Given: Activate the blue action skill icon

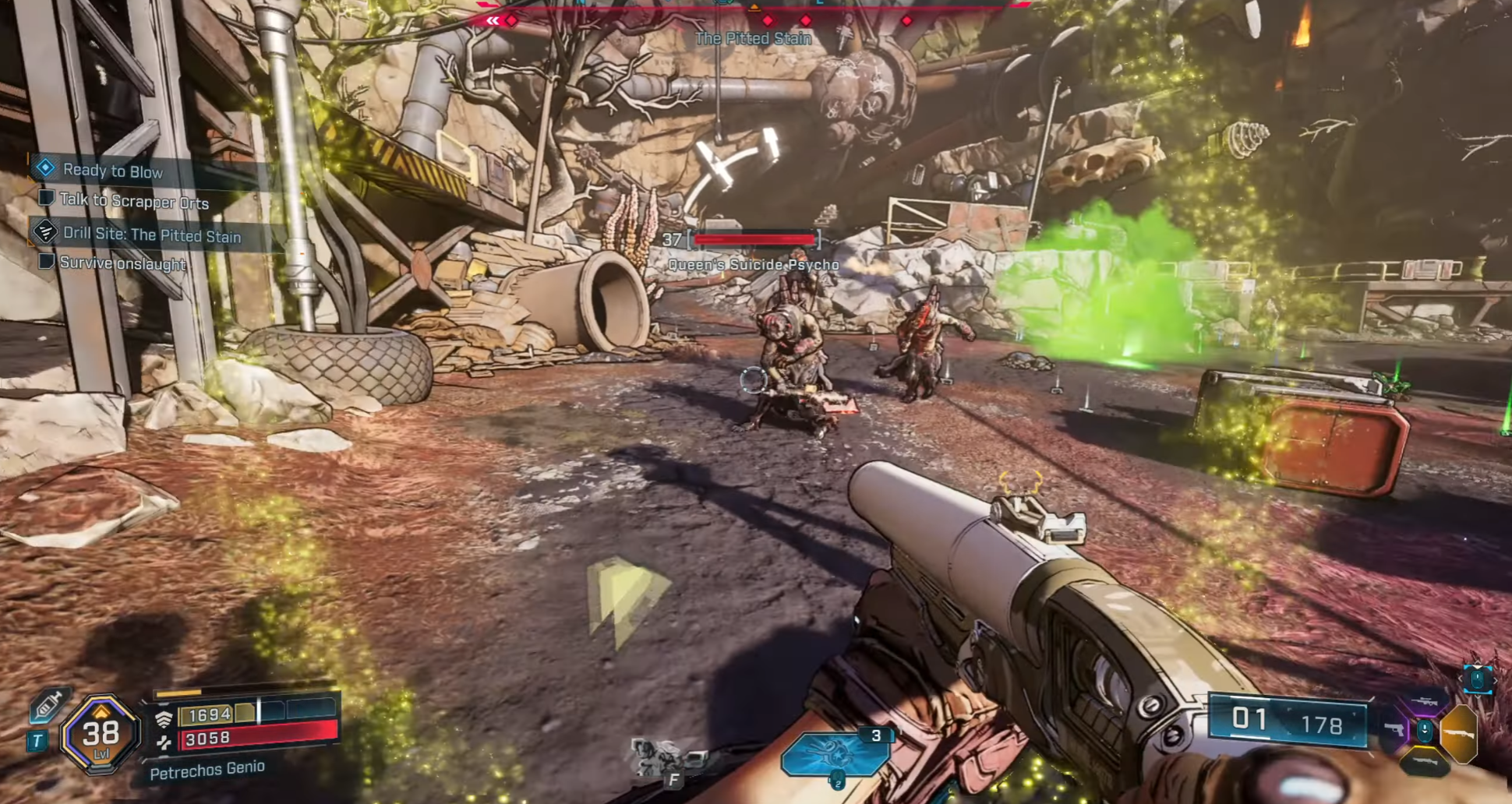Looking at the screenshot, I should pos(833,754).
